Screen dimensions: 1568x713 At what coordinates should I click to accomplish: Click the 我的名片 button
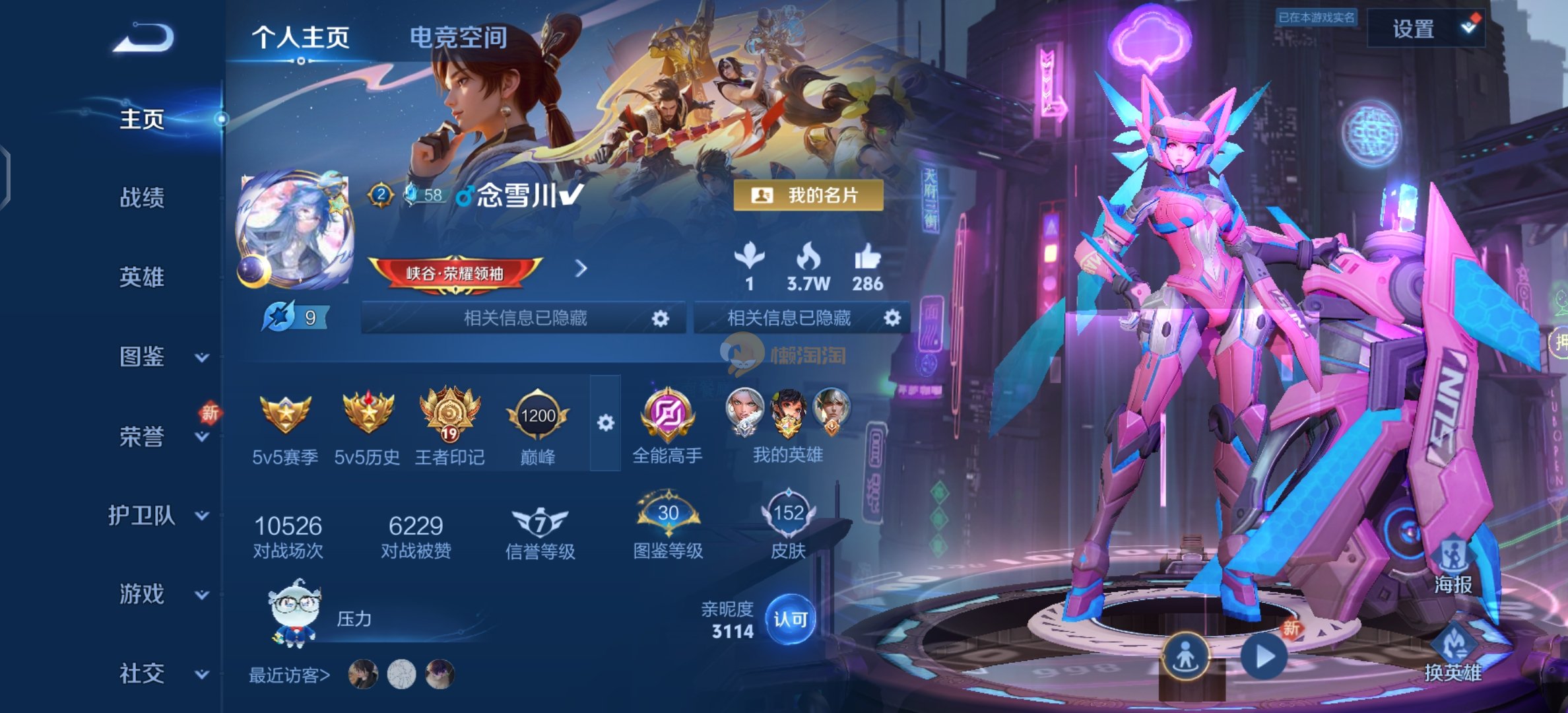pos(808,195)
